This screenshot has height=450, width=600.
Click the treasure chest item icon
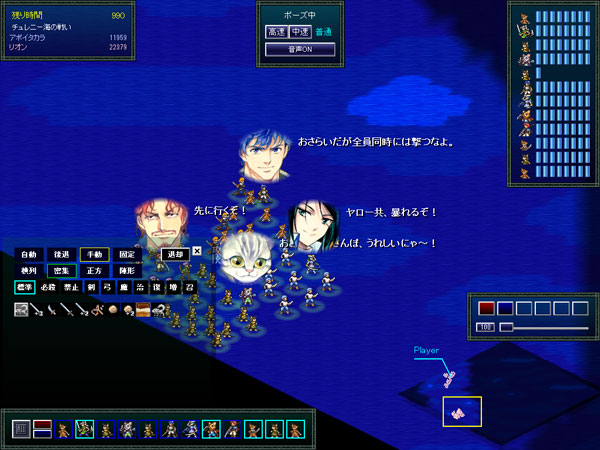click(x=143, y=310)
